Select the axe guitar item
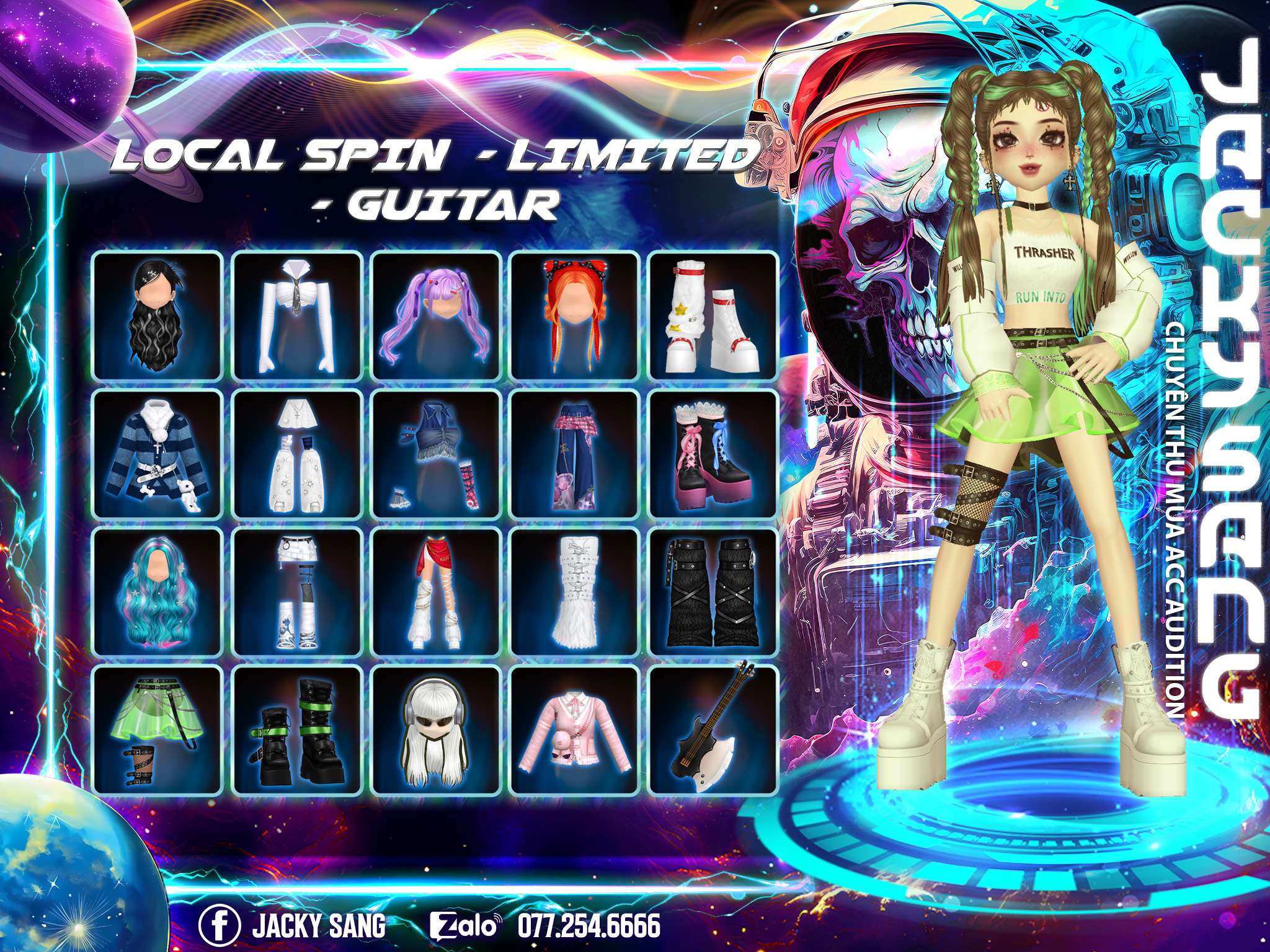The width and height of the screenshot is (1270, 952). click(x=713, y=729)
